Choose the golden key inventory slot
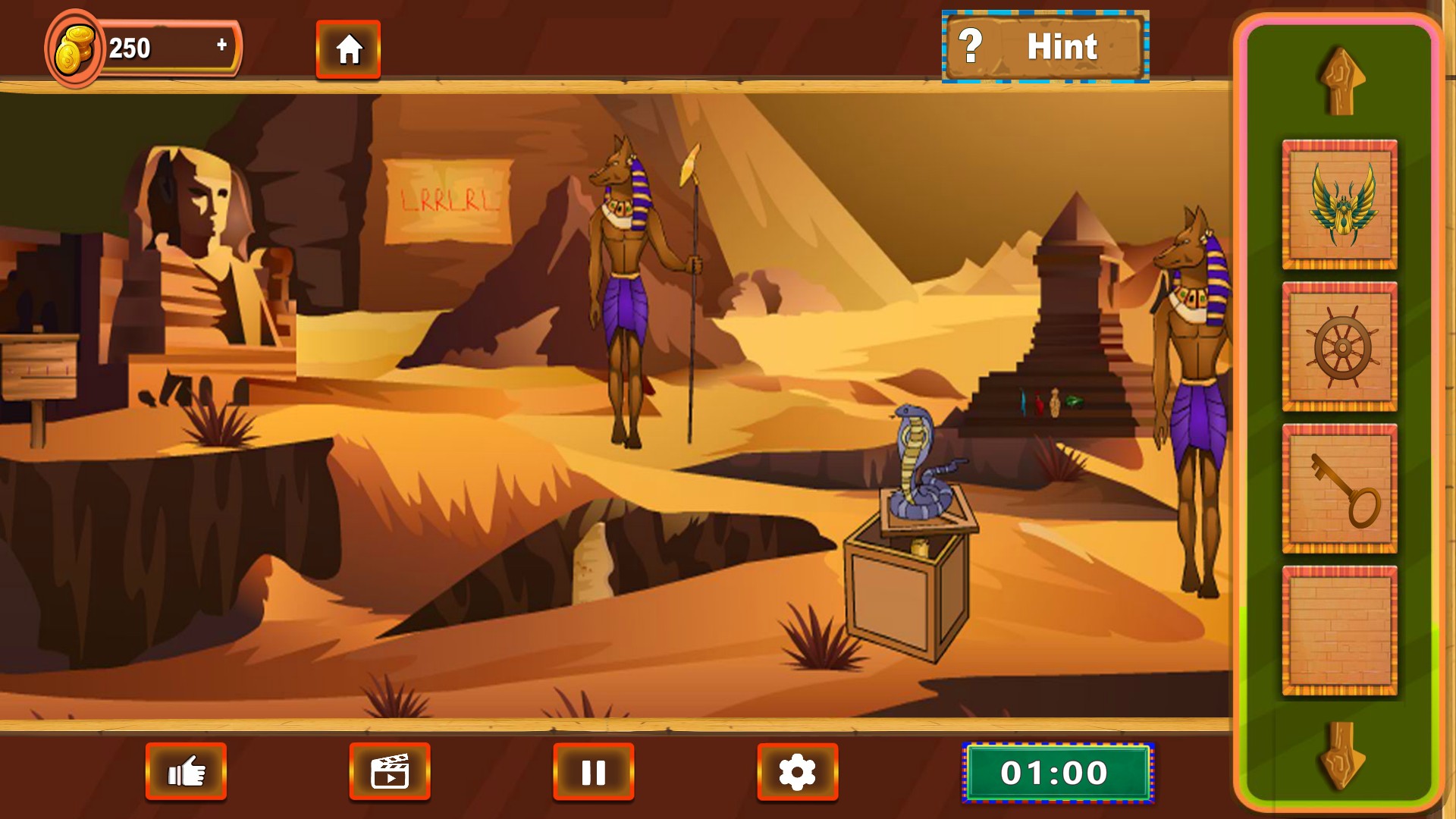Screen dimensions: 1456x819 tap(1339, 489)
